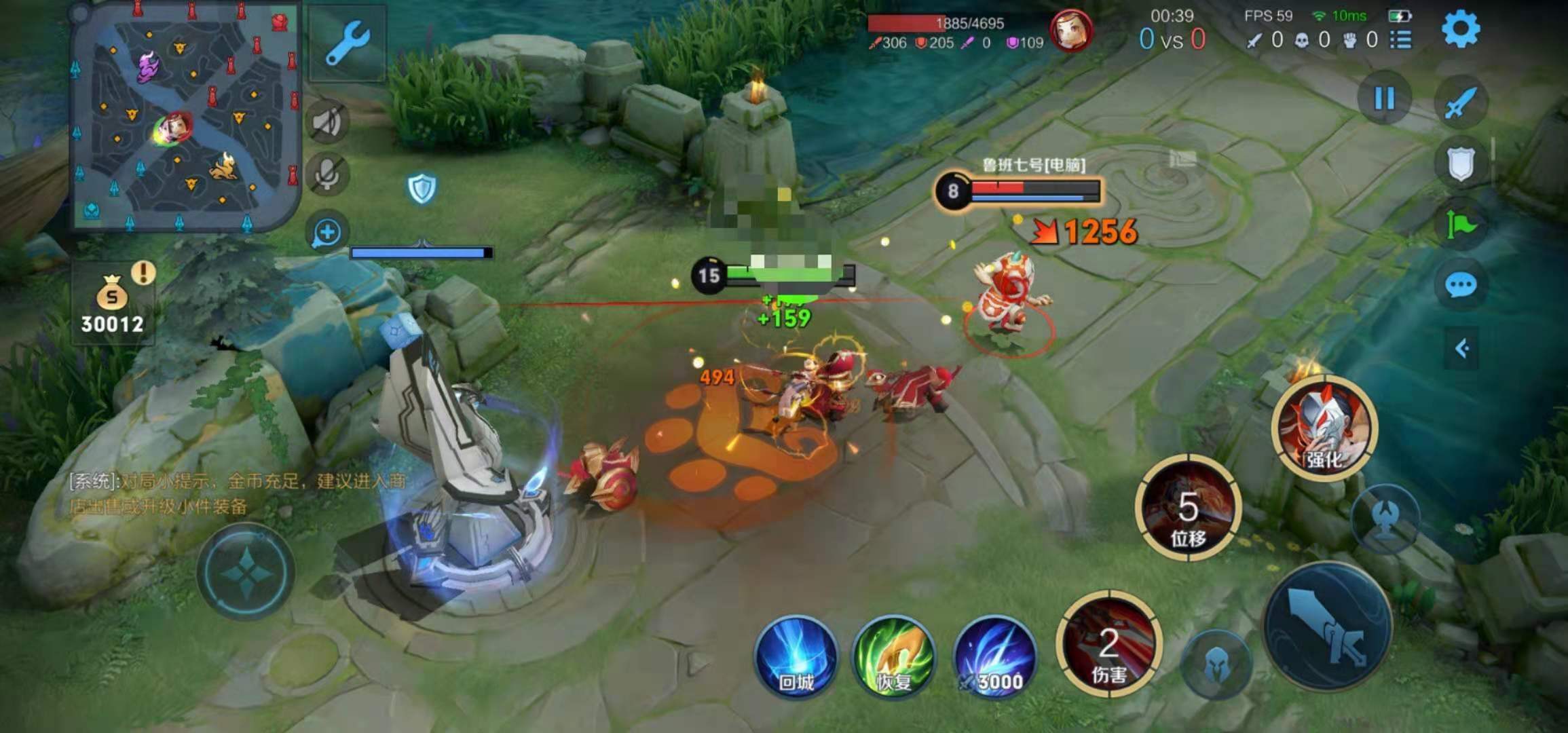The image size is (1568, 733).
Task: Click the minimap
Action: pyautogui.click(x=185, y=117)
